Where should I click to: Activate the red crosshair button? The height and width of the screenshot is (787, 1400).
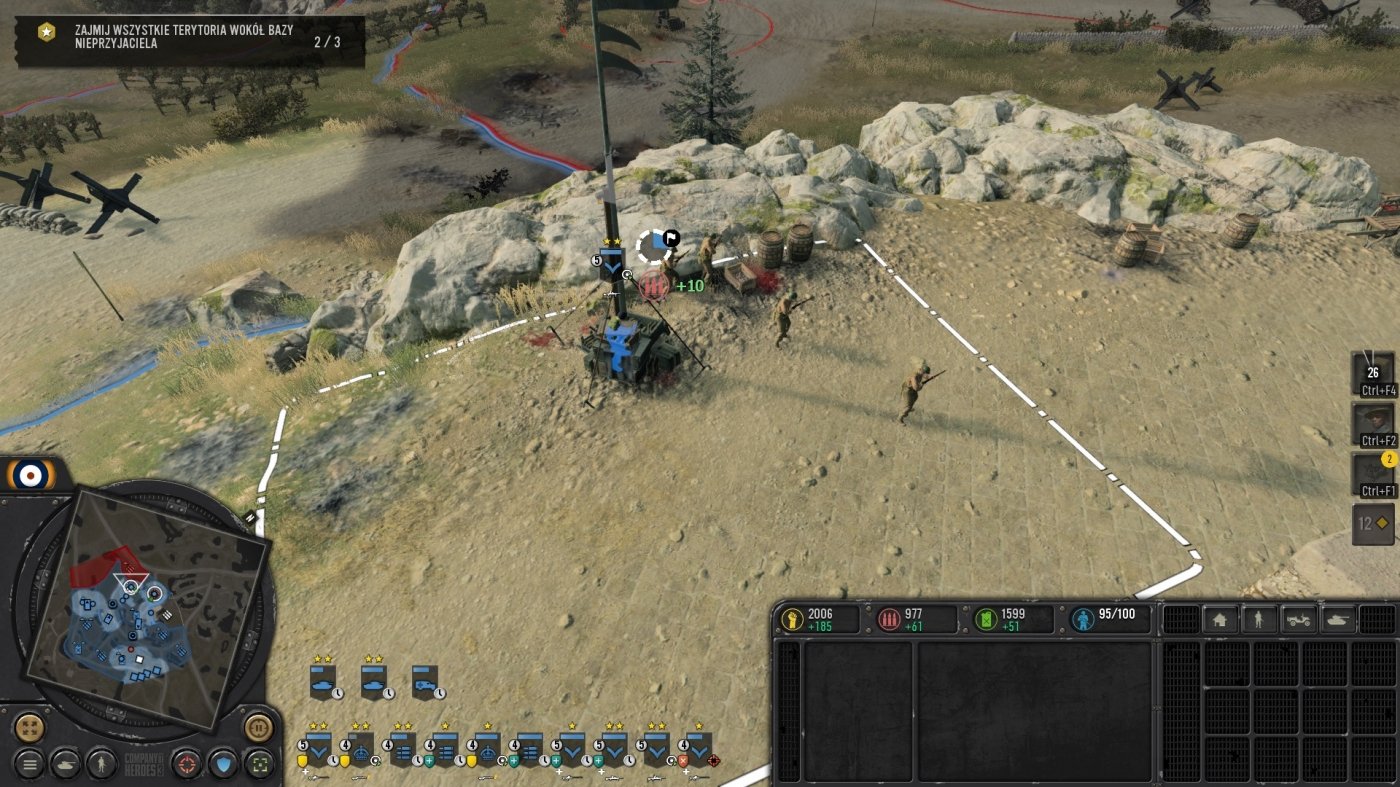(x=186, y=765)
